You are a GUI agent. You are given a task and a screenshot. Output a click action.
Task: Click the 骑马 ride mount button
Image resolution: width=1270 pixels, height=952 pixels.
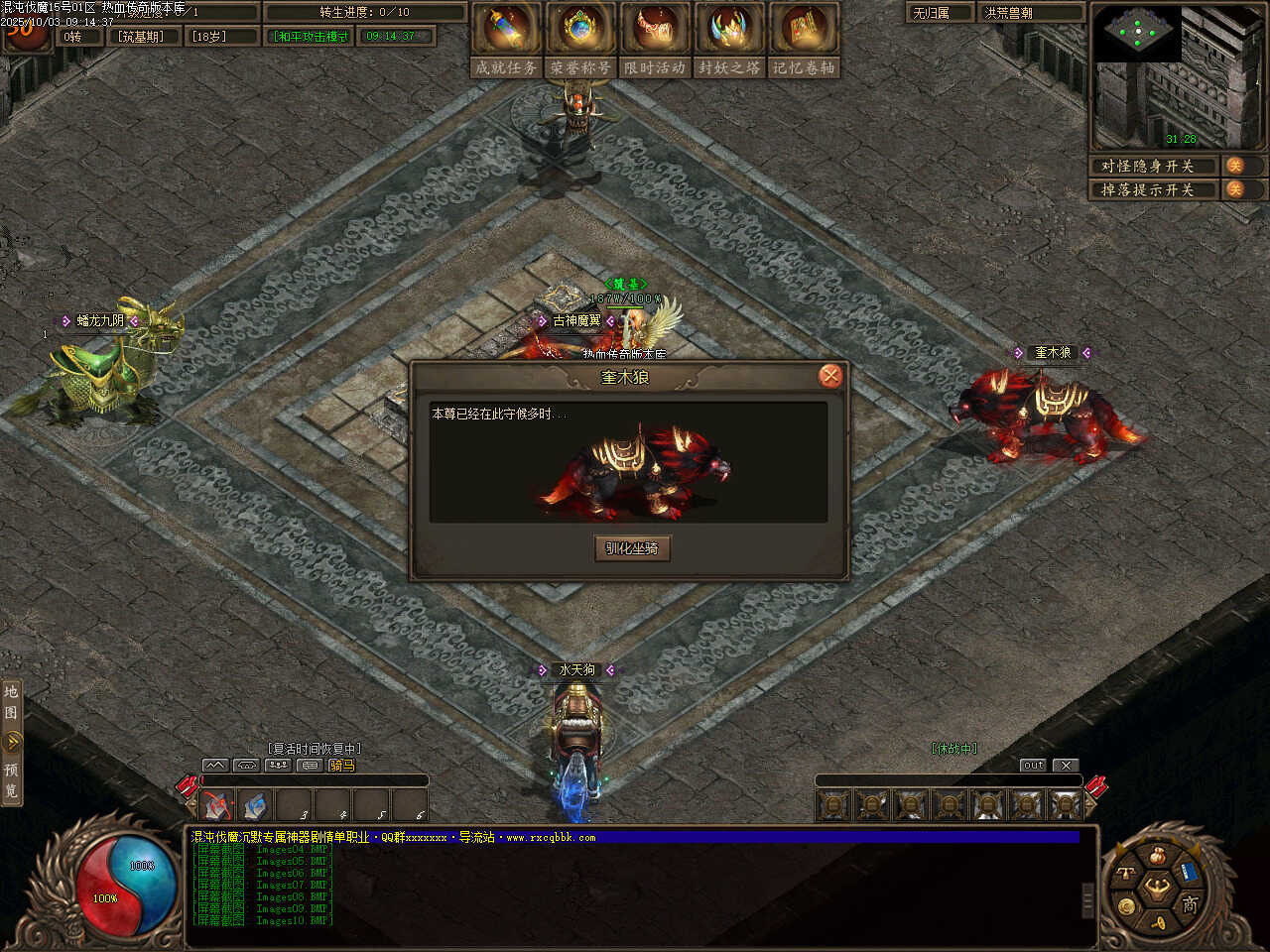click(341, 766)
